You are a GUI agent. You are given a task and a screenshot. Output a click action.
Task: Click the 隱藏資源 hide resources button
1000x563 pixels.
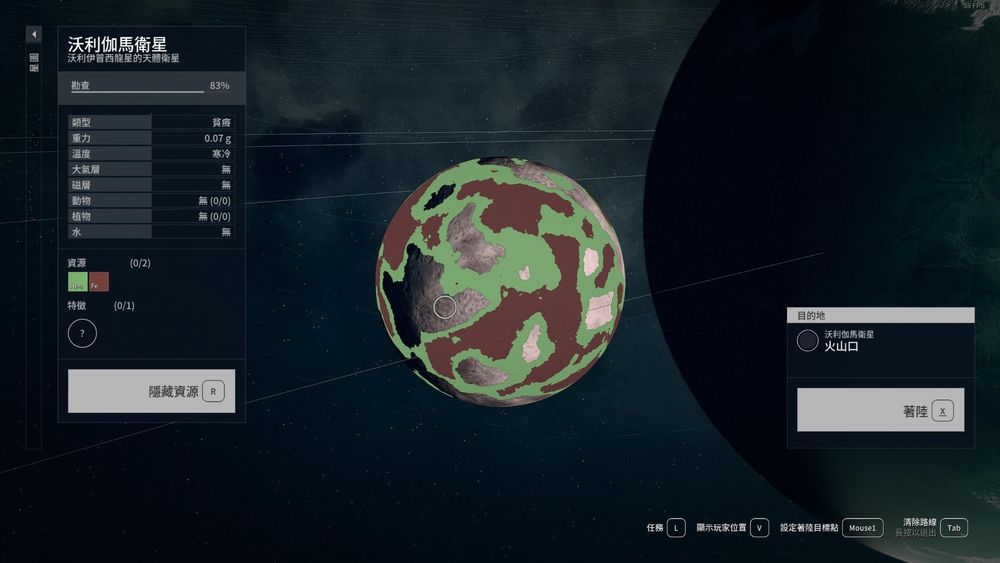[x=152, y=391]
